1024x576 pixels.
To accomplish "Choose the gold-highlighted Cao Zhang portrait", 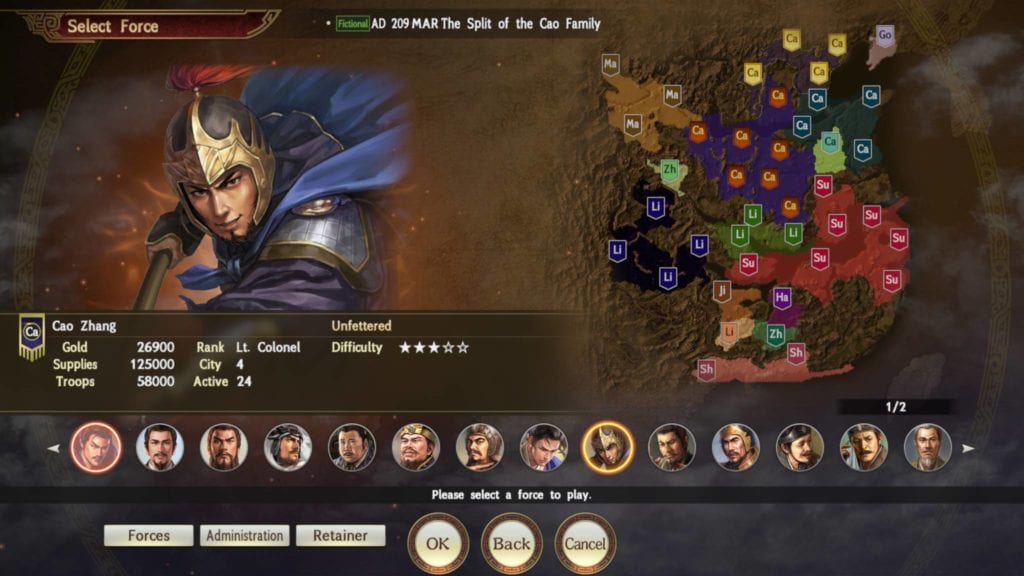I will [x=608, y=447].
